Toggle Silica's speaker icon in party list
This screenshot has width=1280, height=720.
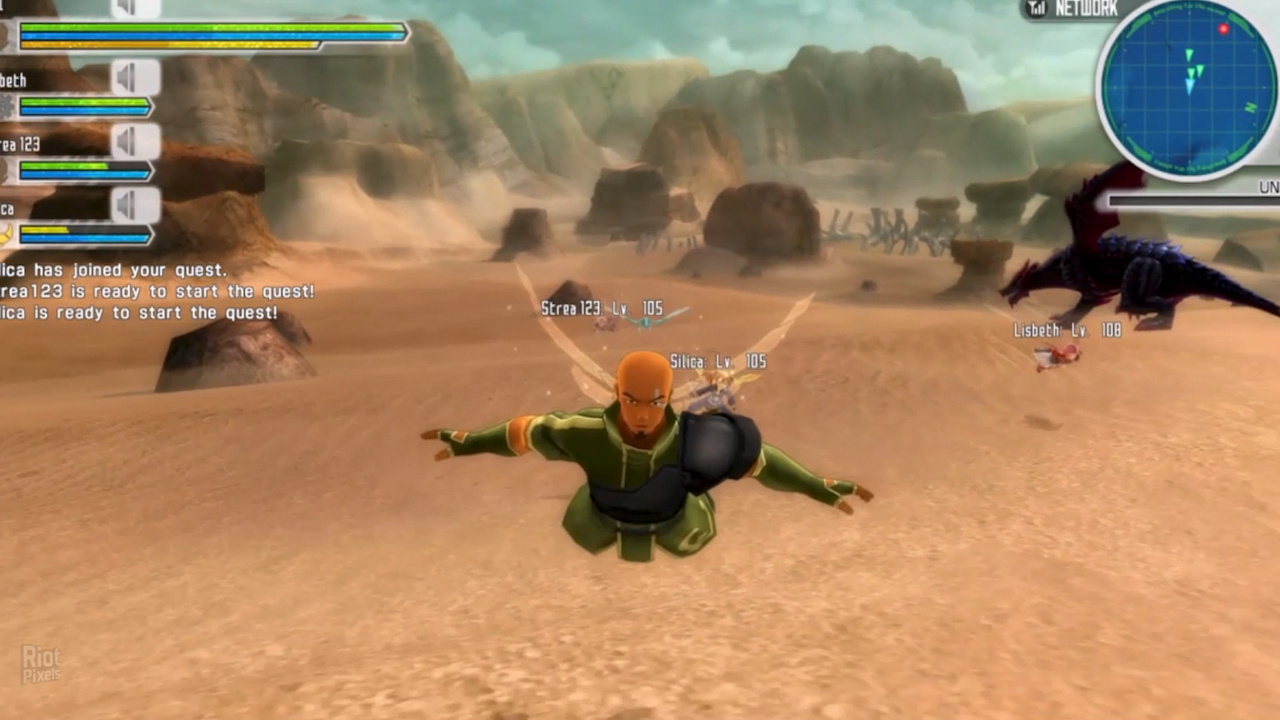(135, 205)
